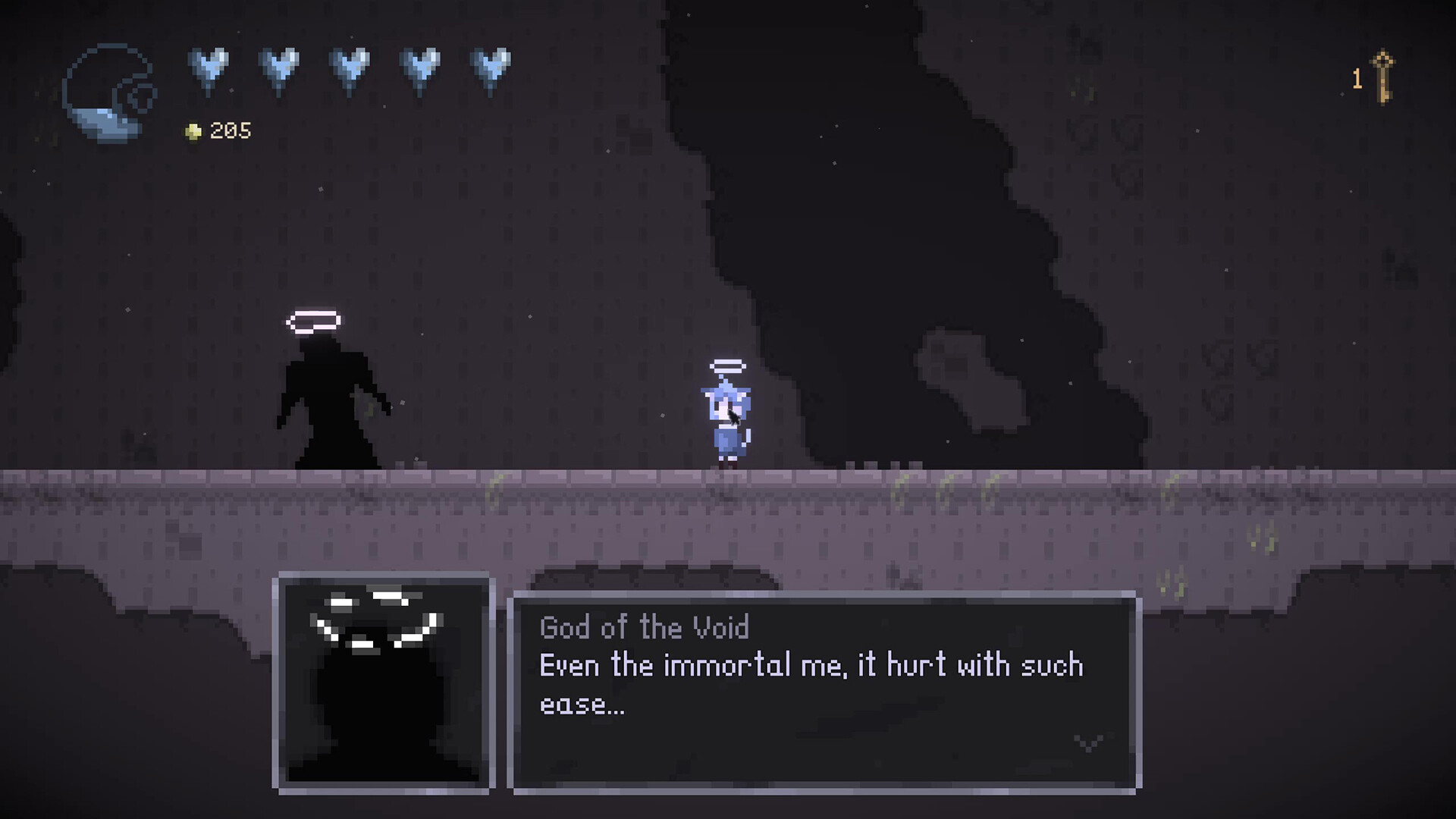Viewport: 1456px width, 819px height.
Task: Click the yellow coin icon beside 205
Action: (x=193, y=130)
